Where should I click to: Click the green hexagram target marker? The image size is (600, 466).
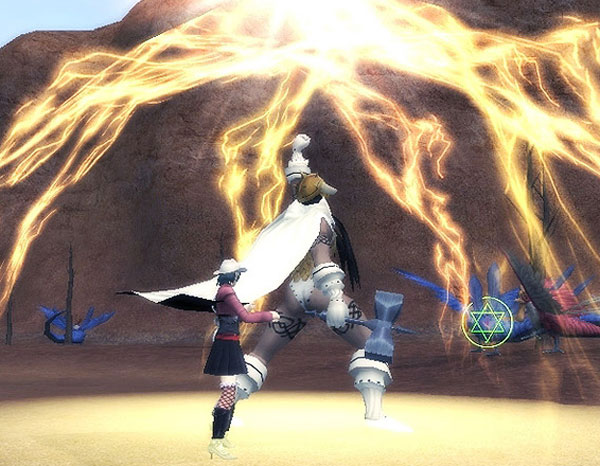click(x=488, y=321)
